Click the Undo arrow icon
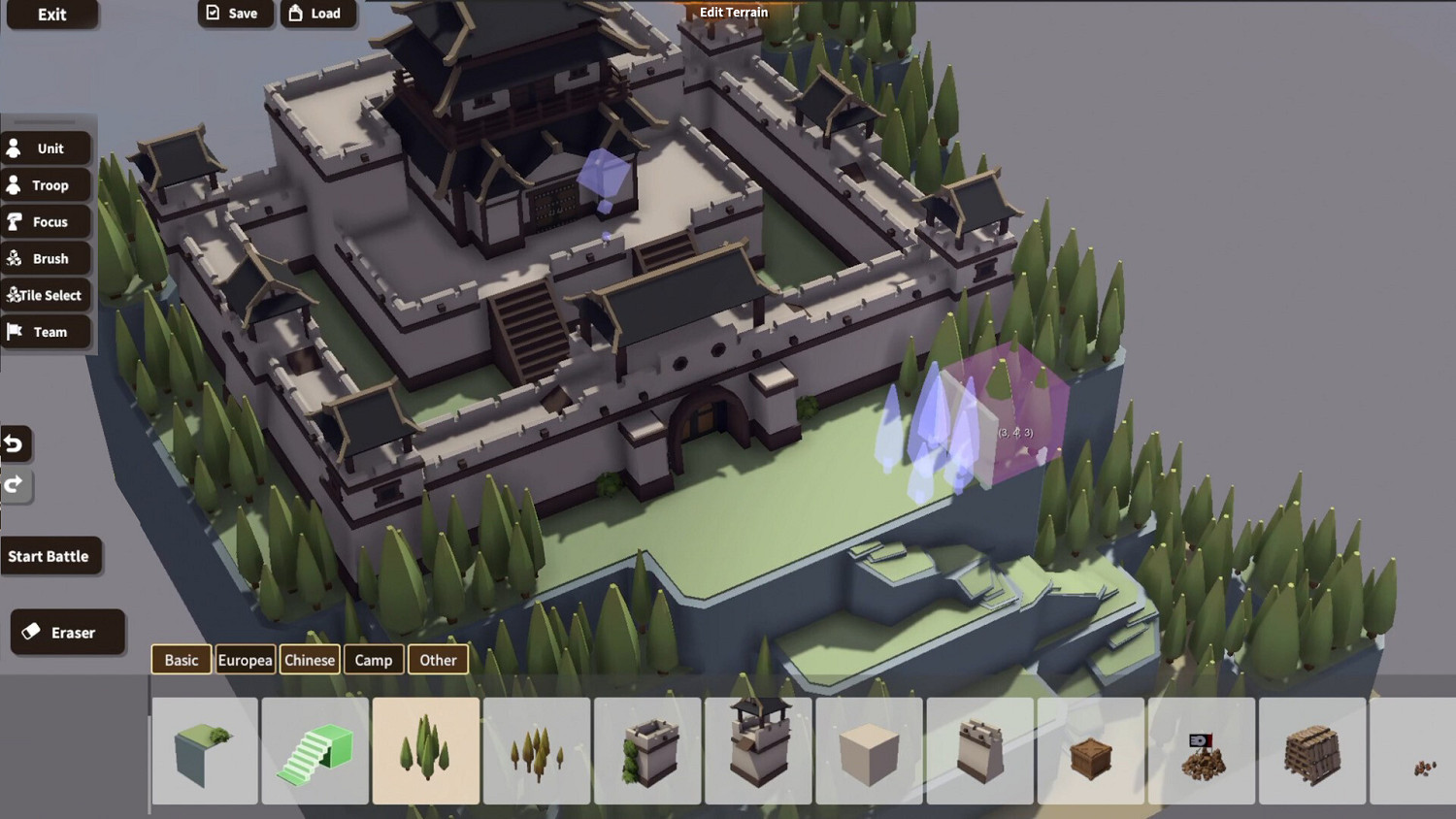The image size is (1456, 819). coord(15,443)
